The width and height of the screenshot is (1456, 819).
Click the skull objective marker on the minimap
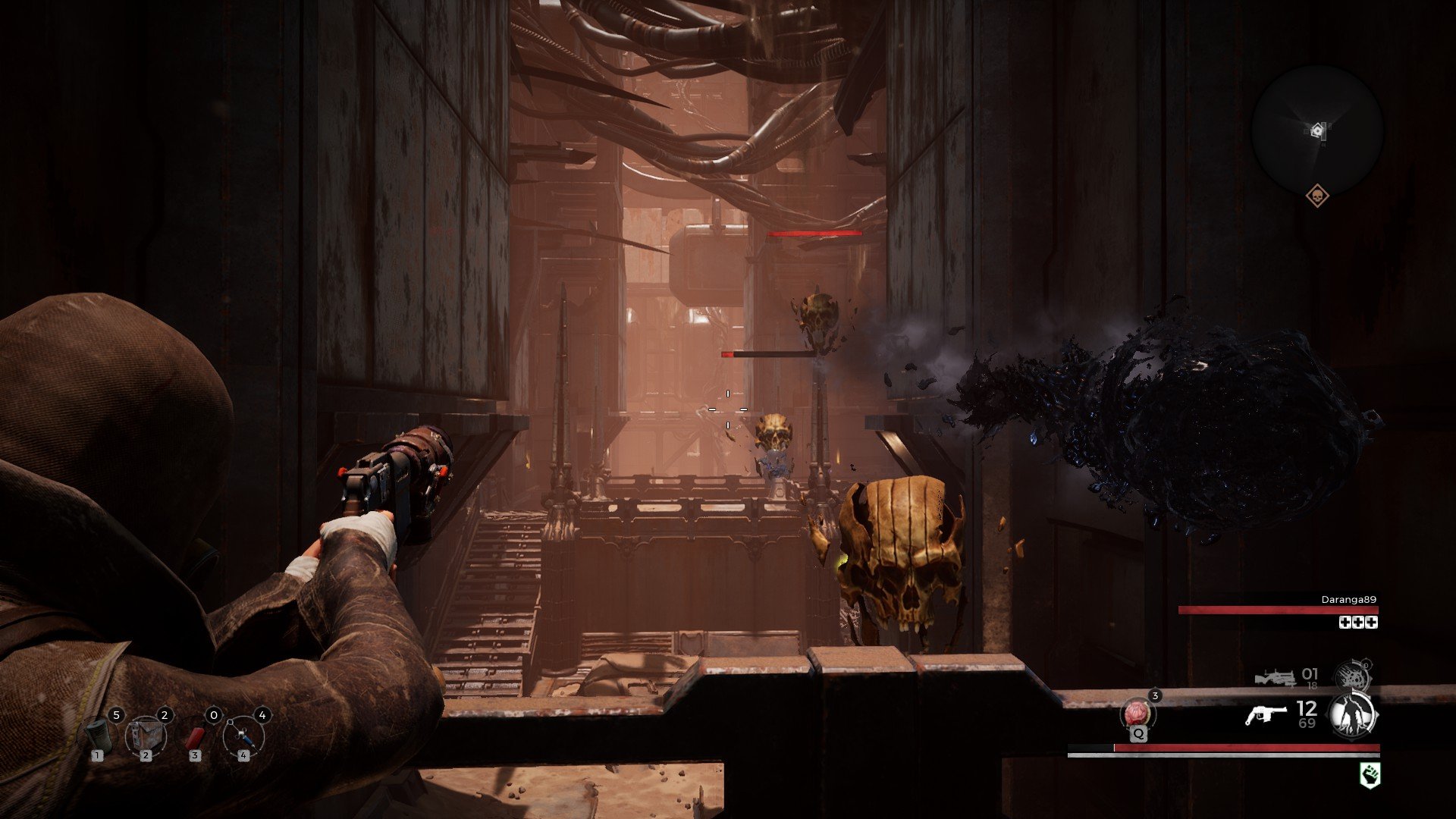coord(1318,196)
